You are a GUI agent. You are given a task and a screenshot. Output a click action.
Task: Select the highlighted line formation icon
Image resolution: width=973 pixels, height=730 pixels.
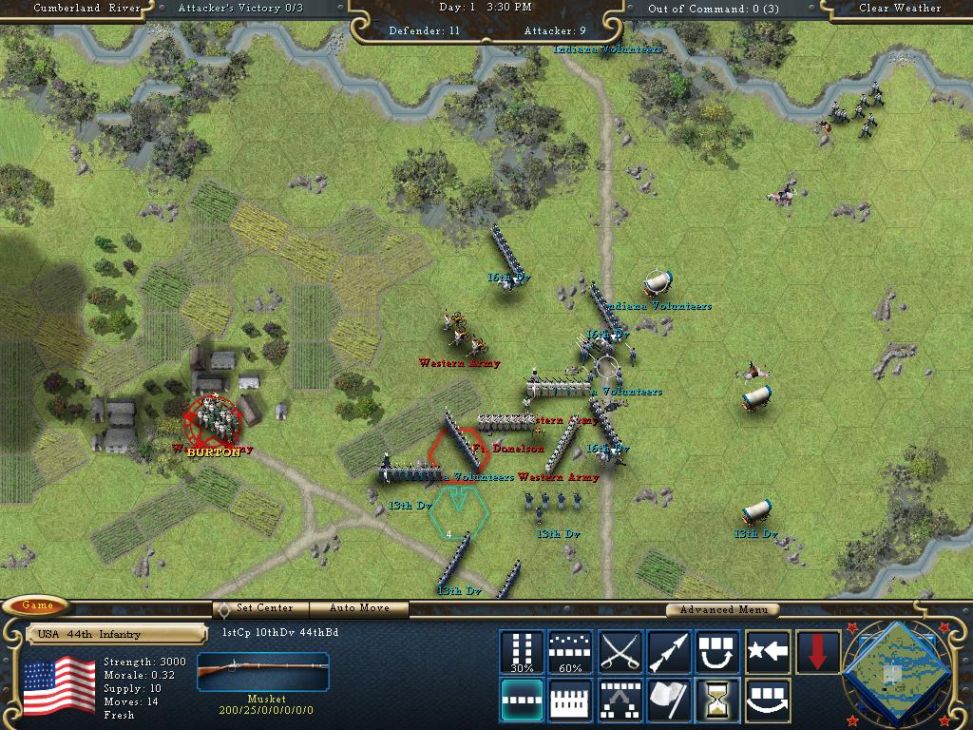click(521, 700)
